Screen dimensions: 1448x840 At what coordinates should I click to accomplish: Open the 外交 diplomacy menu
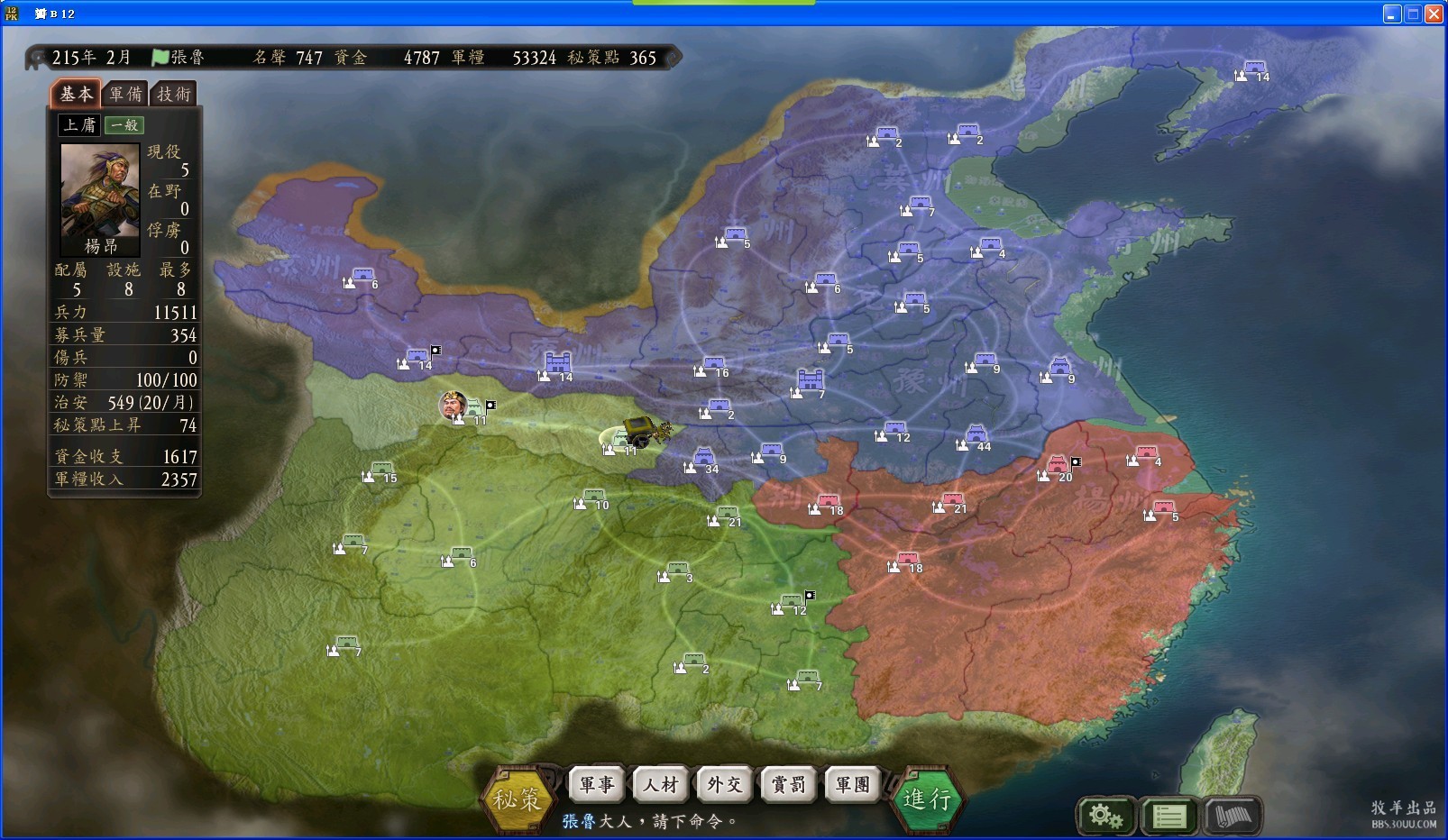(725, 784)
